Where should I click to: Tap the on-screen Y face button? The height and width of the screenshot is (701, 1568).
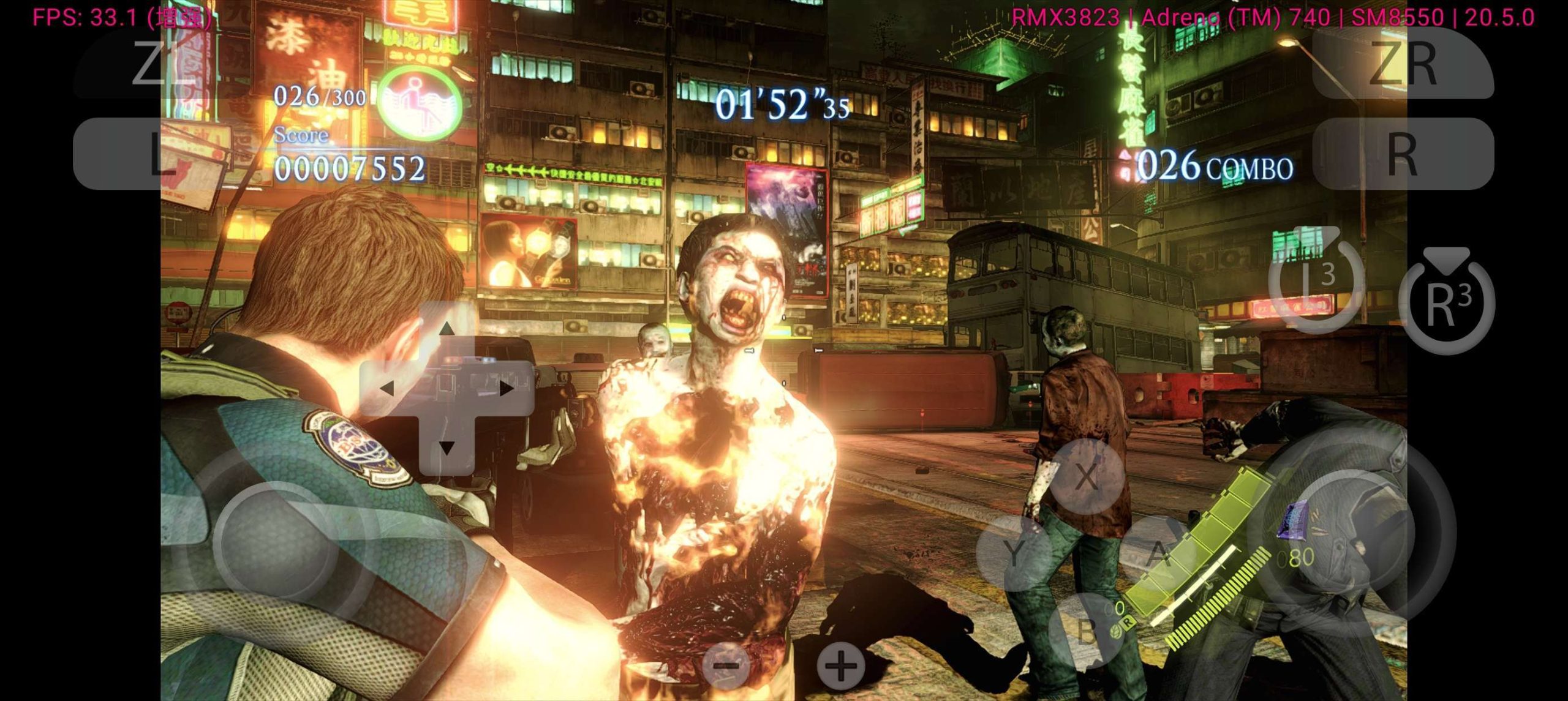point(1014,553)
